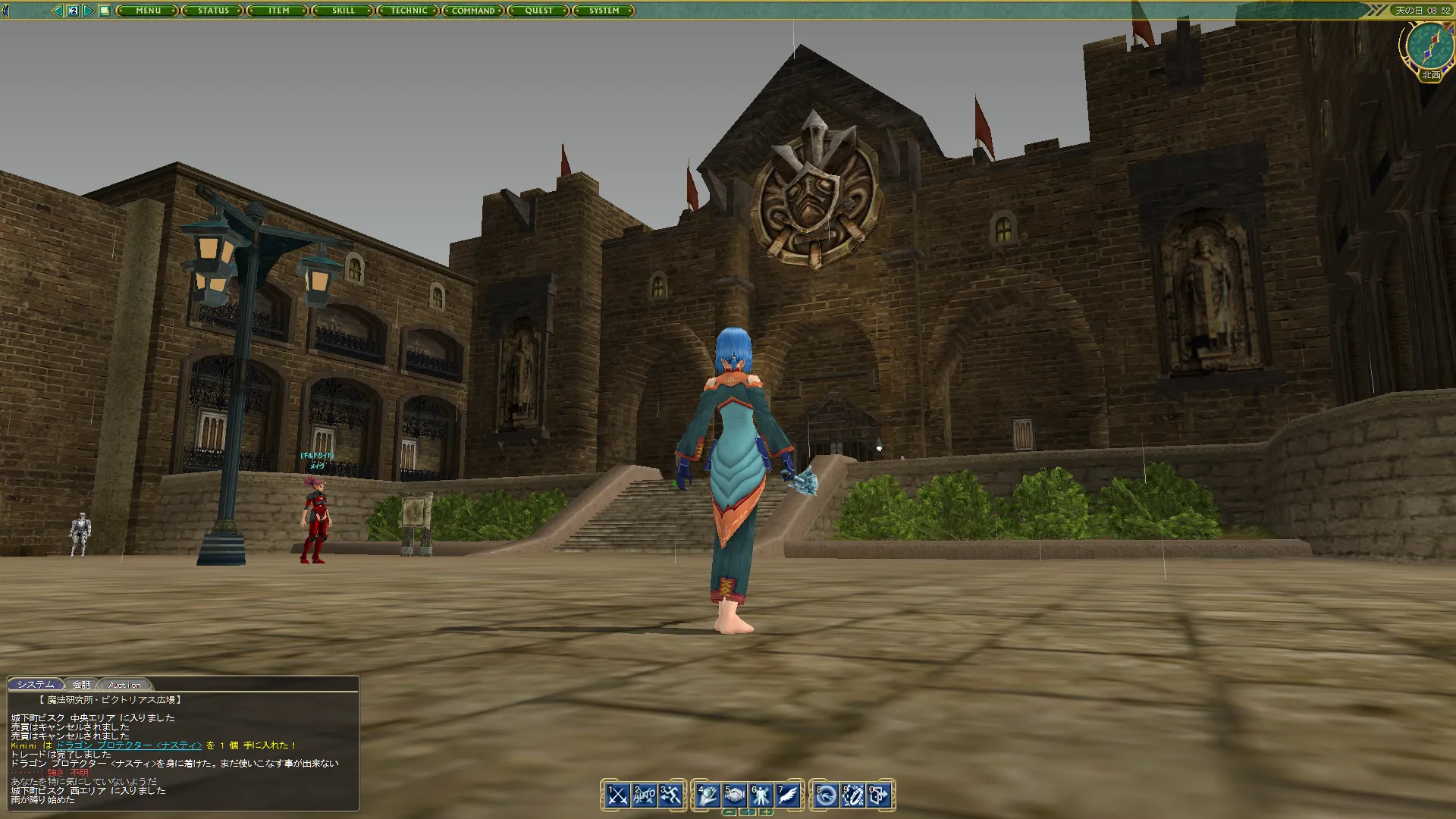Select the システム chat tab
This screenshot has width=1456, height=819.
click(36, 685)
